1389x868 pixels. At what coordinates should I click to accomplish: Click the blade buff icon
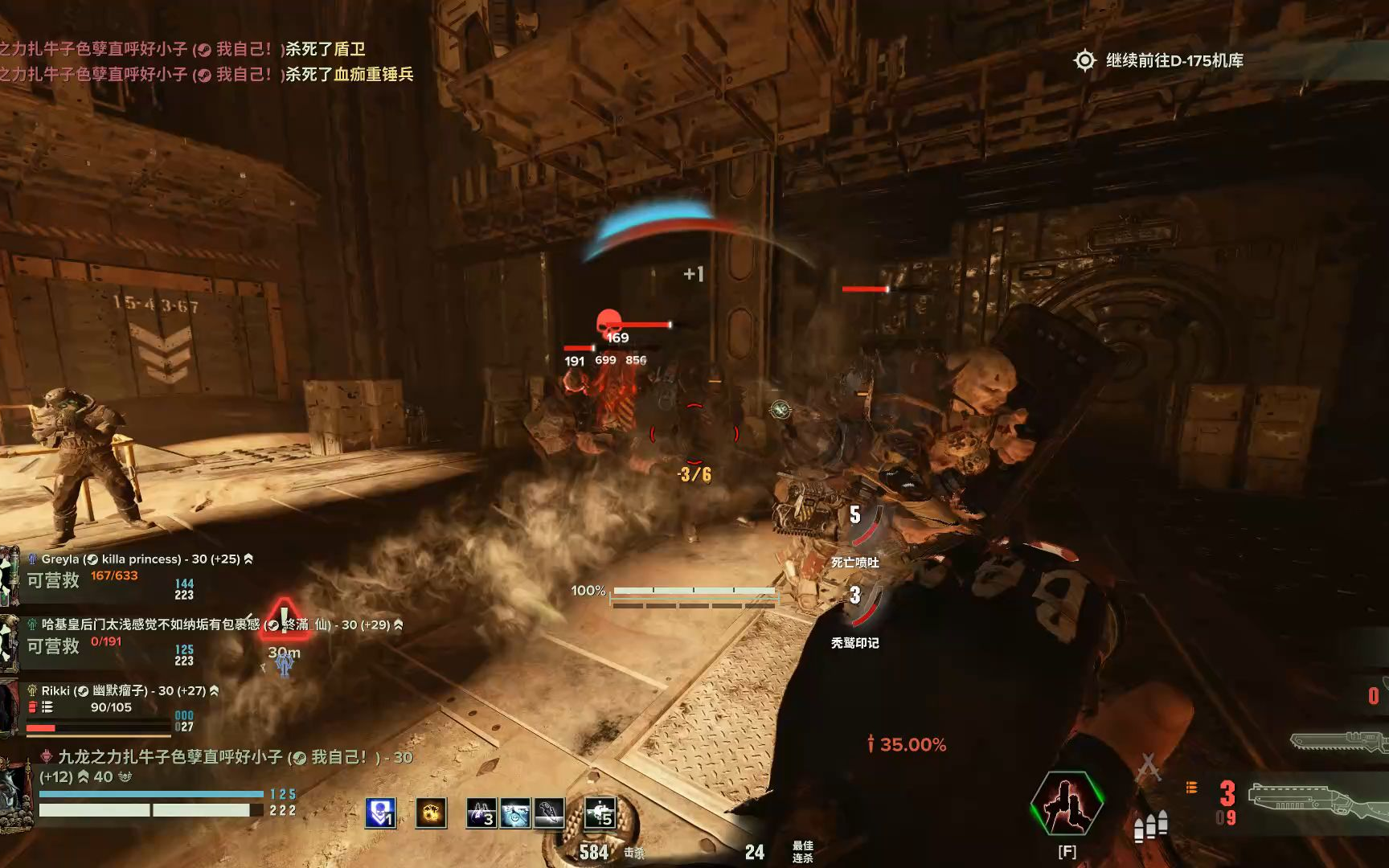tap(549, 813)
